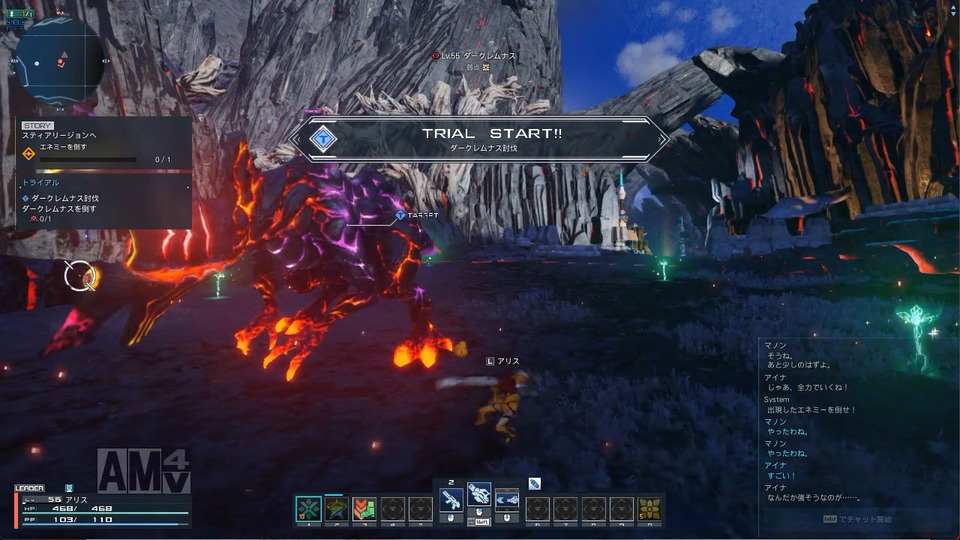The width and height of the screenshot is (960, 540).
Task: Use the yellow flower item slot
Action: (x=650, y=509)
